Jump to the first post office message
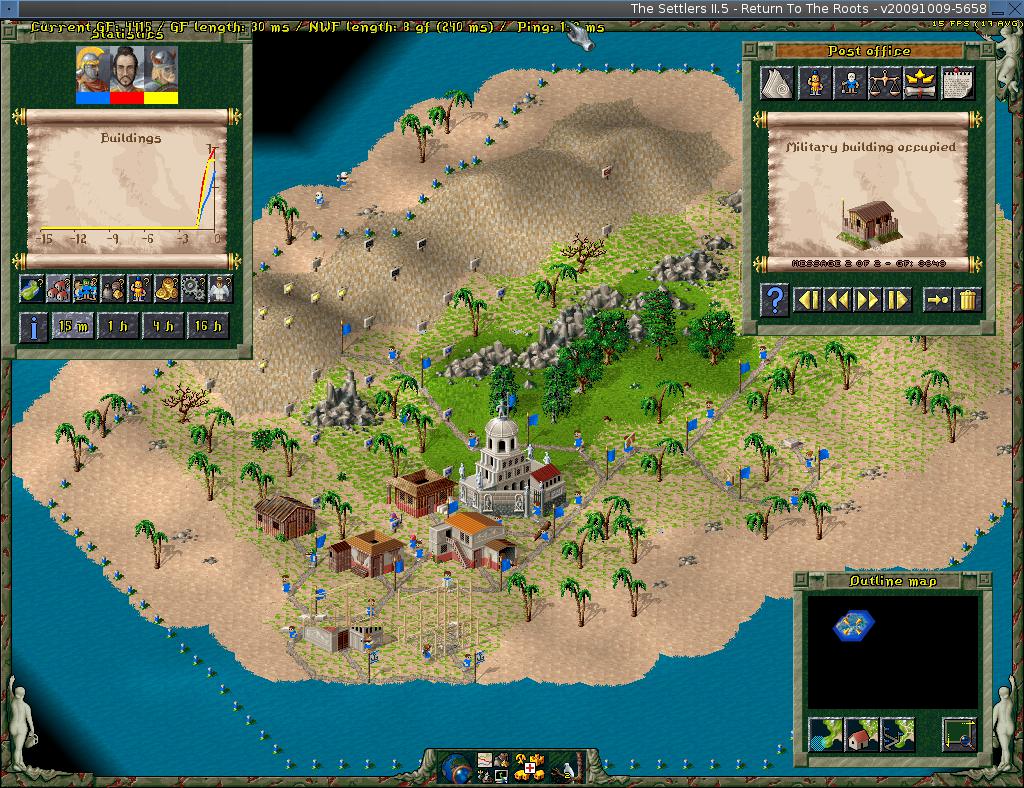Viewport: 1024px width, 788px height. click(x=808, y=299)
